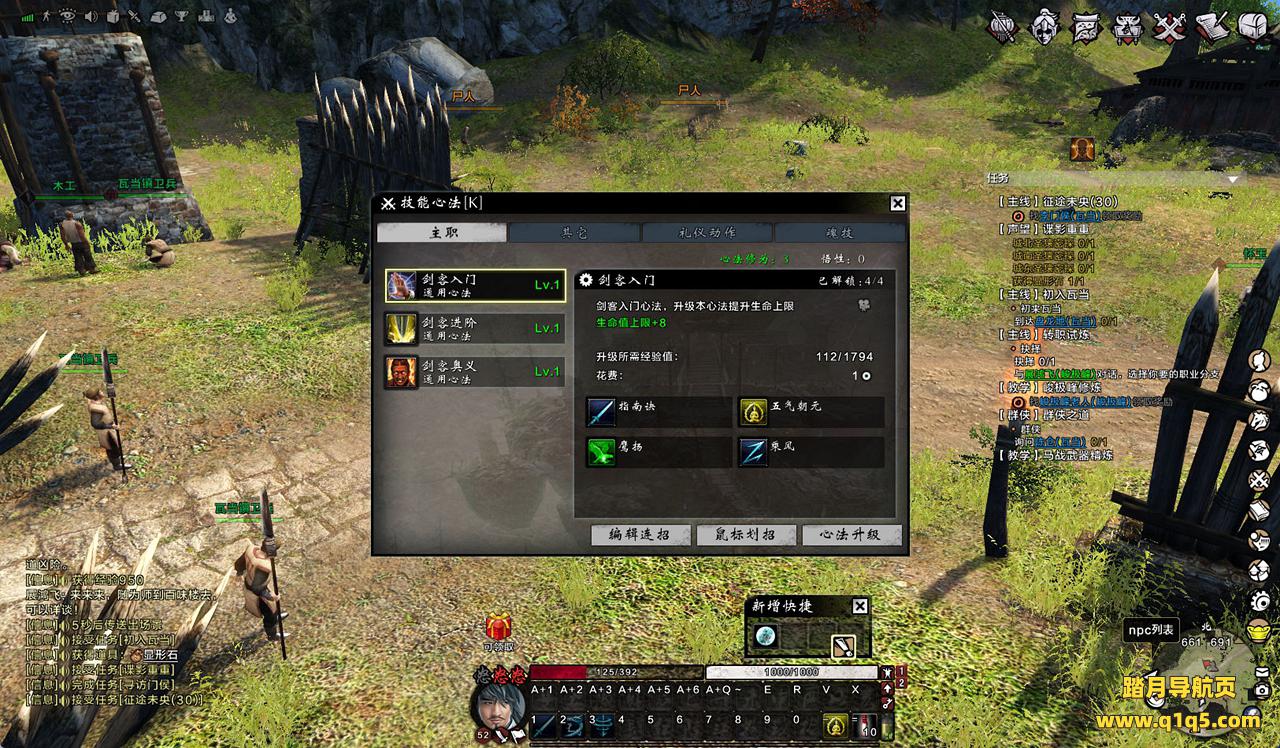Open the treasure chest icon menu
1280x748 pixels.
(x=1253, y=26)
